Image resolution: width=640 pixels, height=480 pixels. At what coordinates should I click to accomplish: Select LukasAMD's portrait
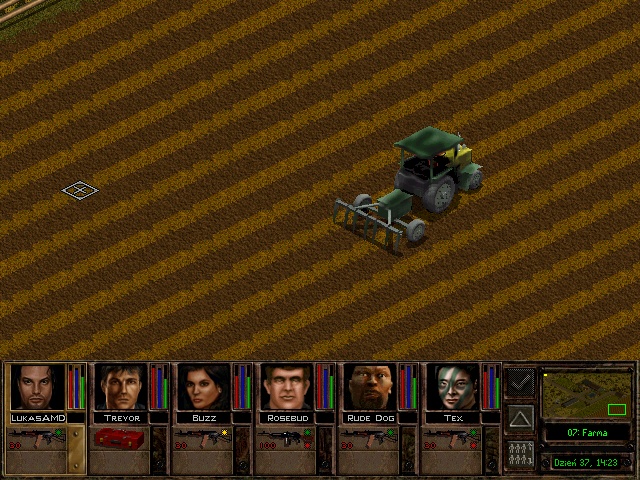click(37, 387)
